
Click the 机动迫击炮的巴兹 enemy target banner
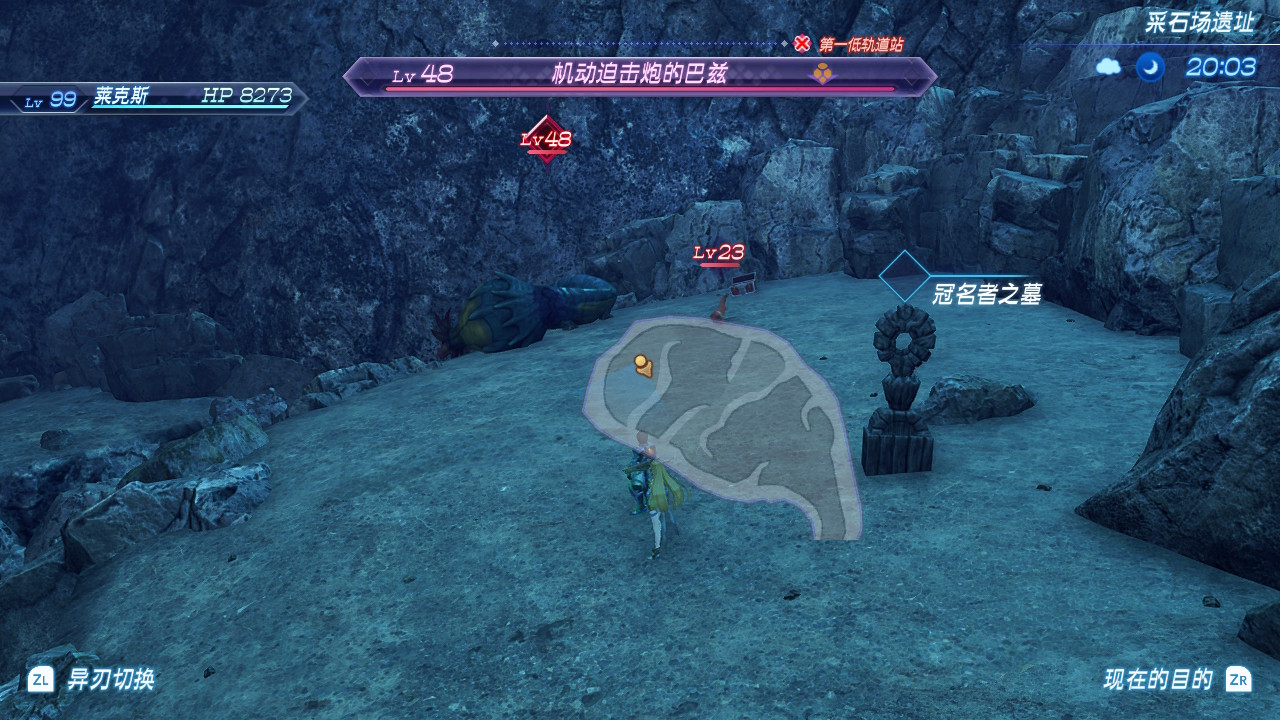640,76
